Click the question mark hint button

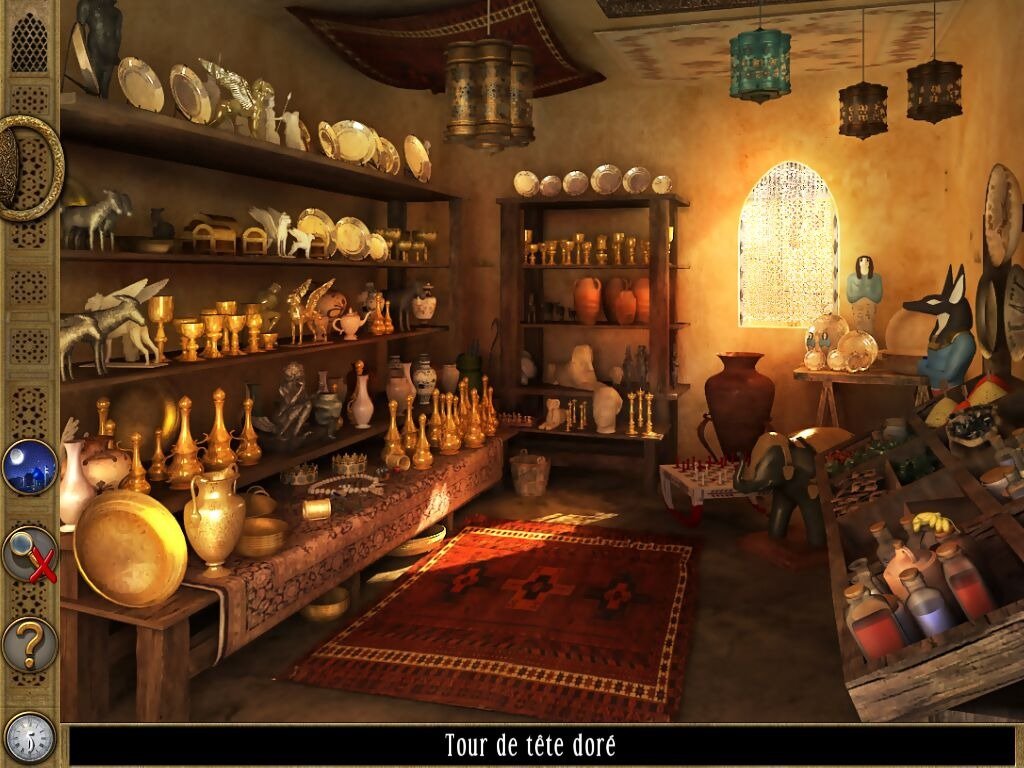coord(29,644)
